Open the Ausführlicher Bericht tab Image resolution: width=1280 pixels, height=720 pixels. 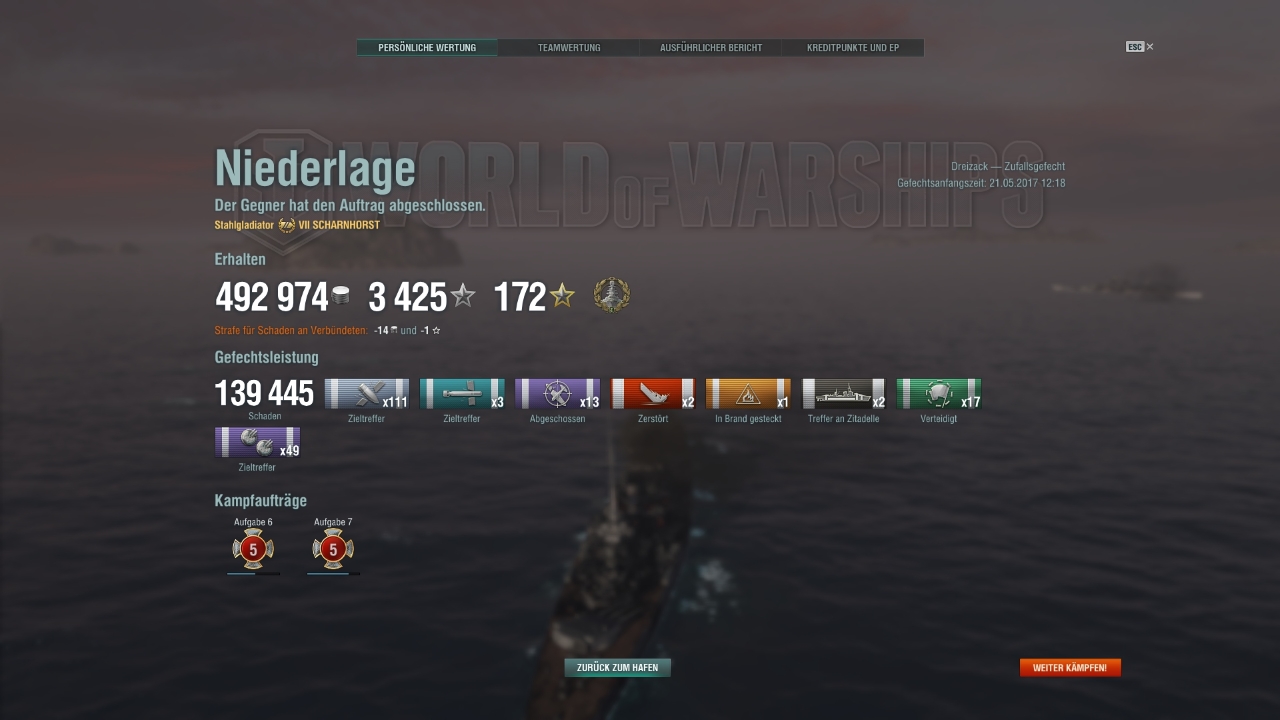click(710, 47)
